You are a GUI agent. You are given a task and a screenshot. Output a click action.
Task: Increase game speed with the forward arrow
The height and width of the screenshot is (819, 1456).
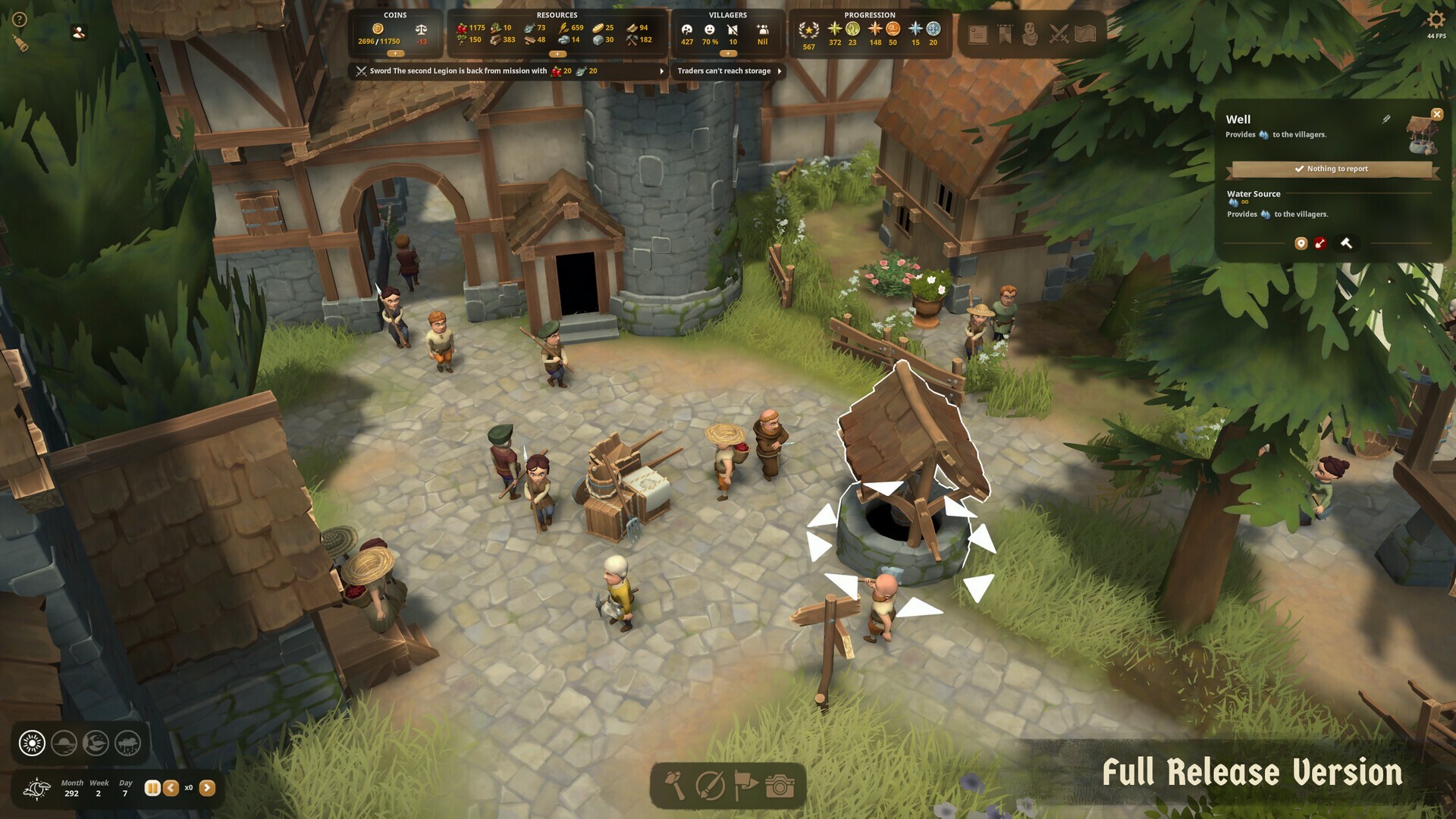coord(208,788)
